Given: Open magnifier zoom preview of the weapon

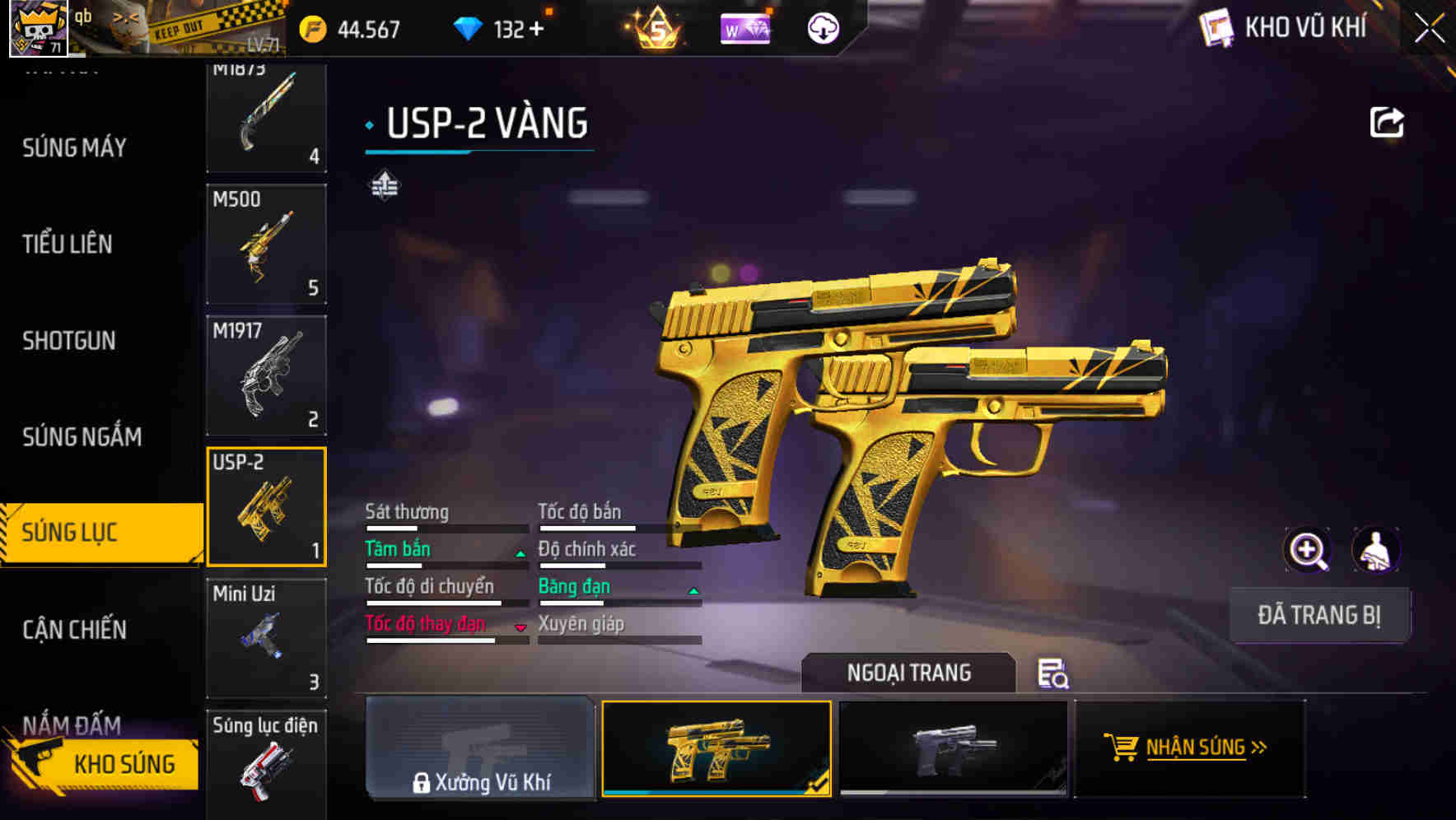Looking at the screenshot, I should (1309, 550).
